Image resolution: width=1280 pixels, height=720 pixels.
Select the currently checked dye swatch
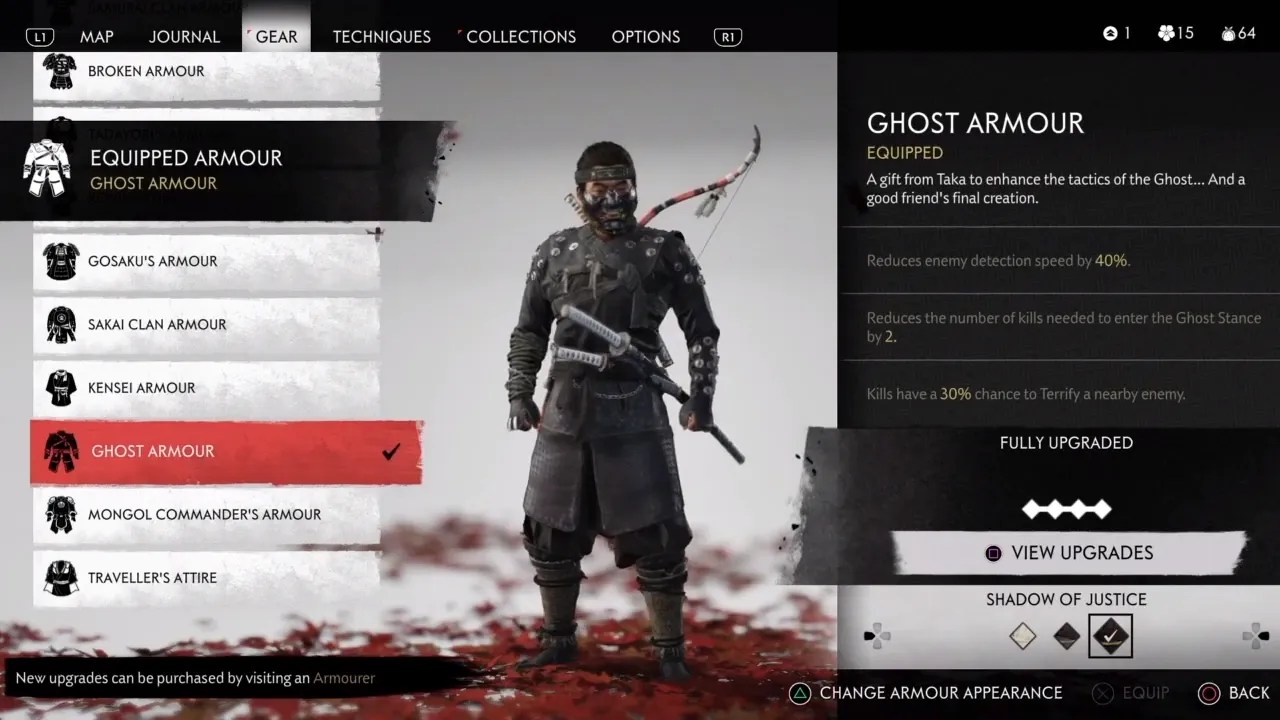tap(1111, 636)
